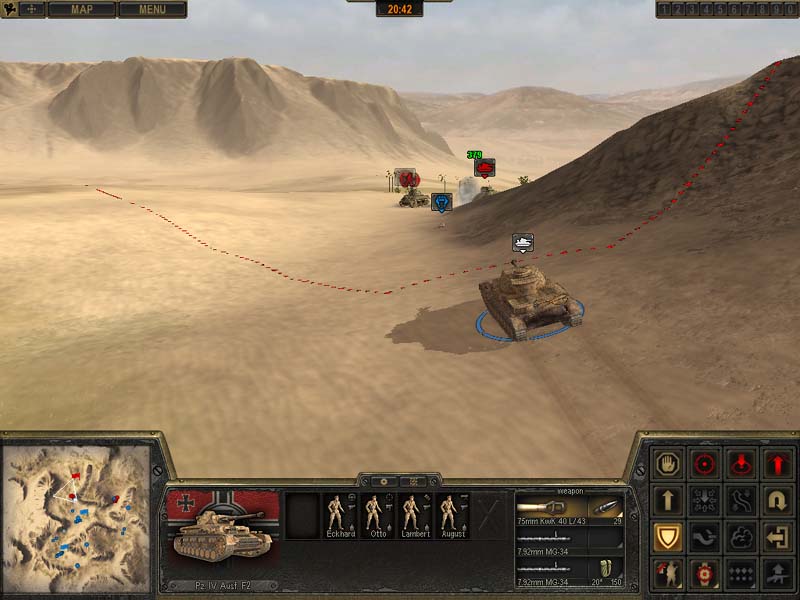
Task: Select the Panzer IV unit icon marker
Action: [x=522, y=242]
